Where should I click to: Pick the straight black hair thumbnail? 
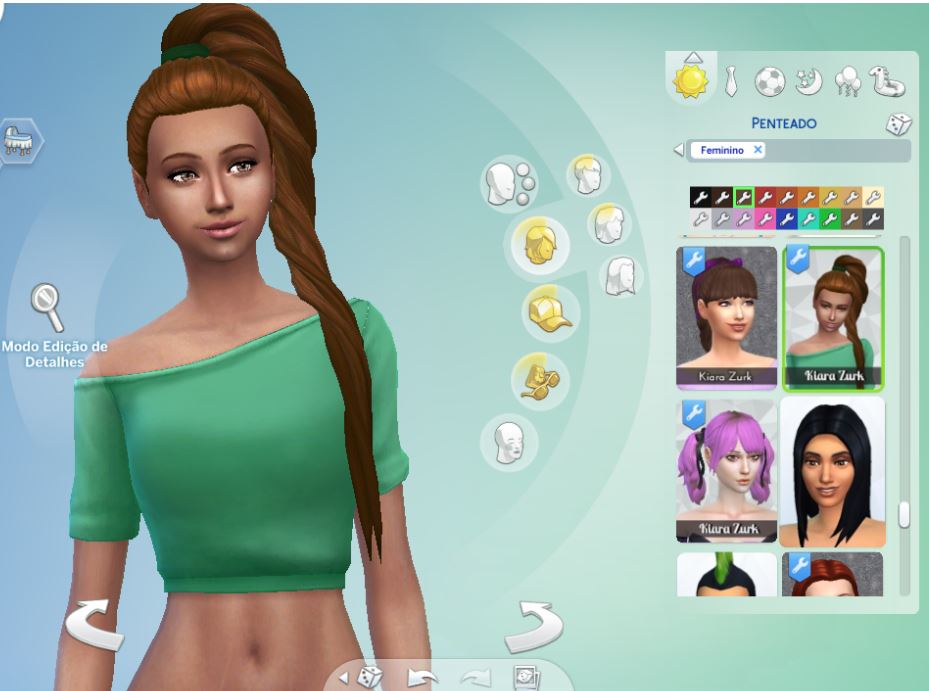point(832,470)
